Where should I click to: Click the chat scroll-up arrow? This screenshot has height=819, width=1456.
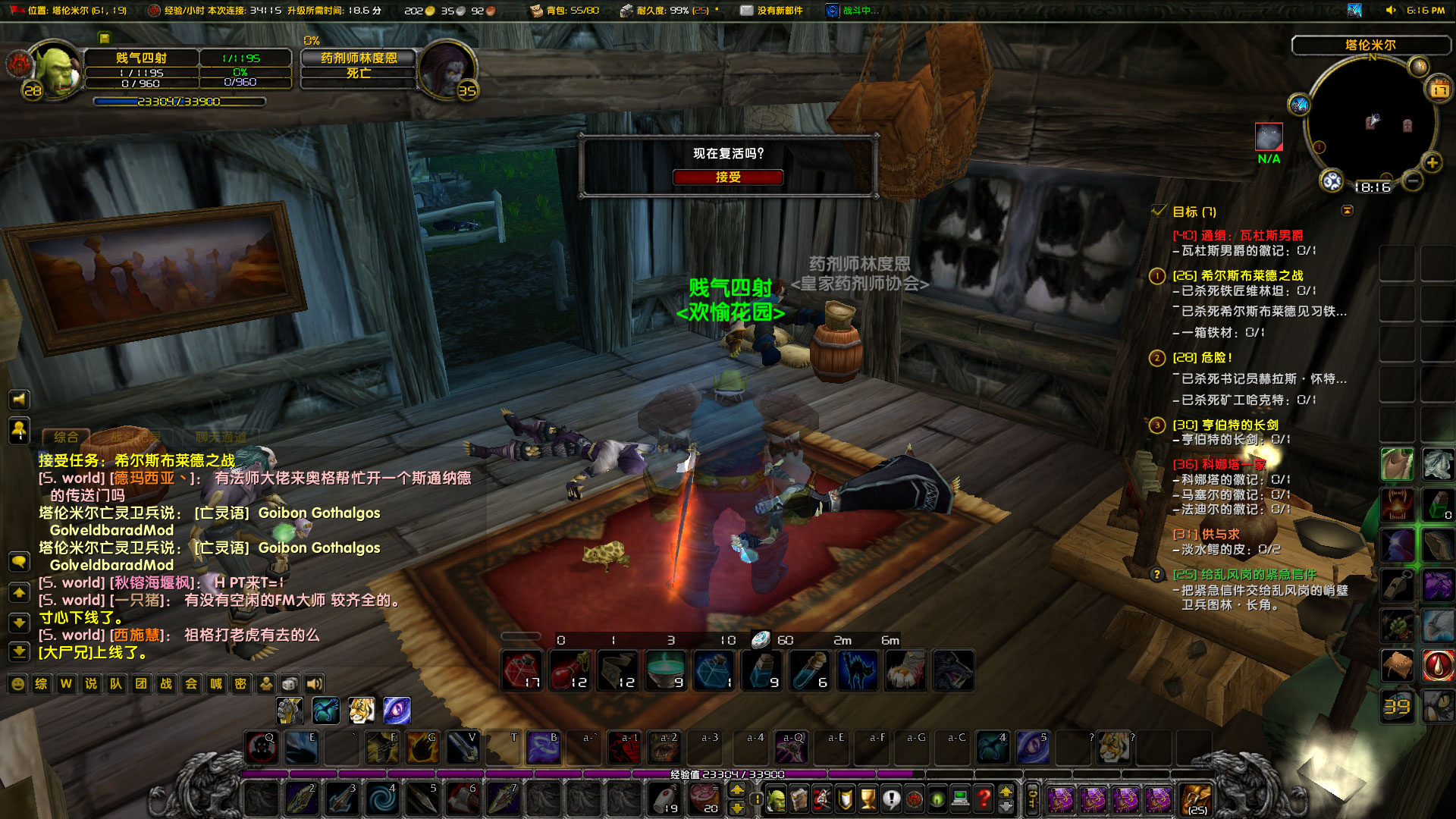19,591
